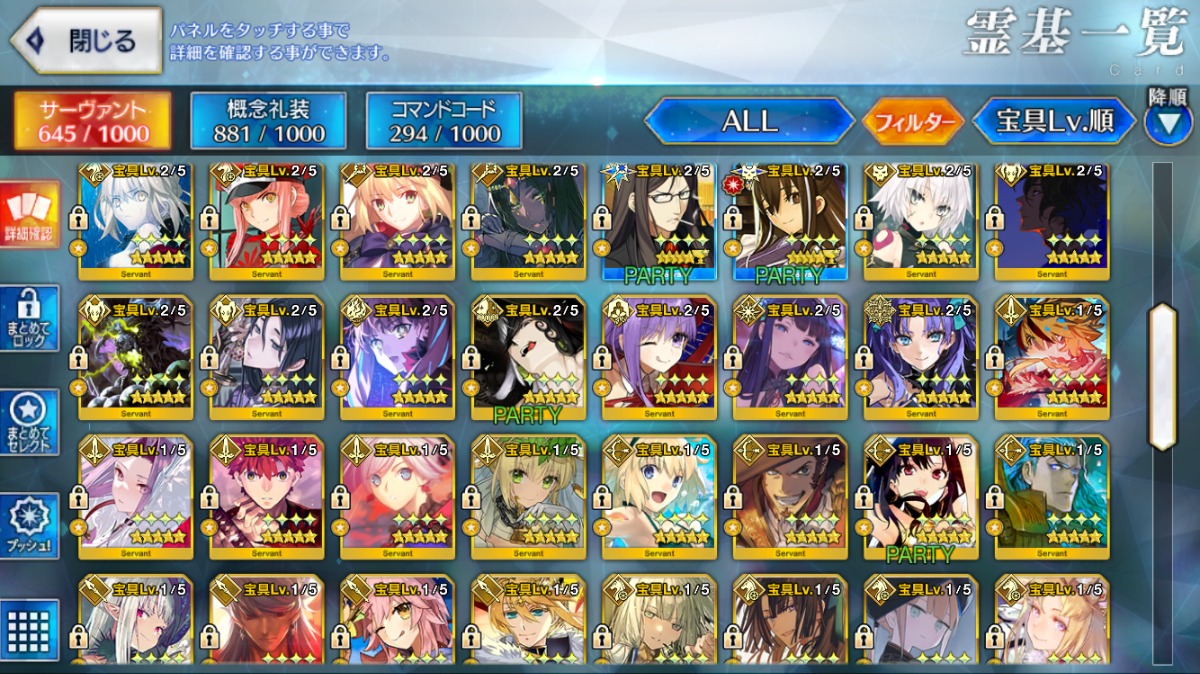Click the vertical scrollbar handle
The width and height of the screenshot is (1200, 674).
point(1162,377)
